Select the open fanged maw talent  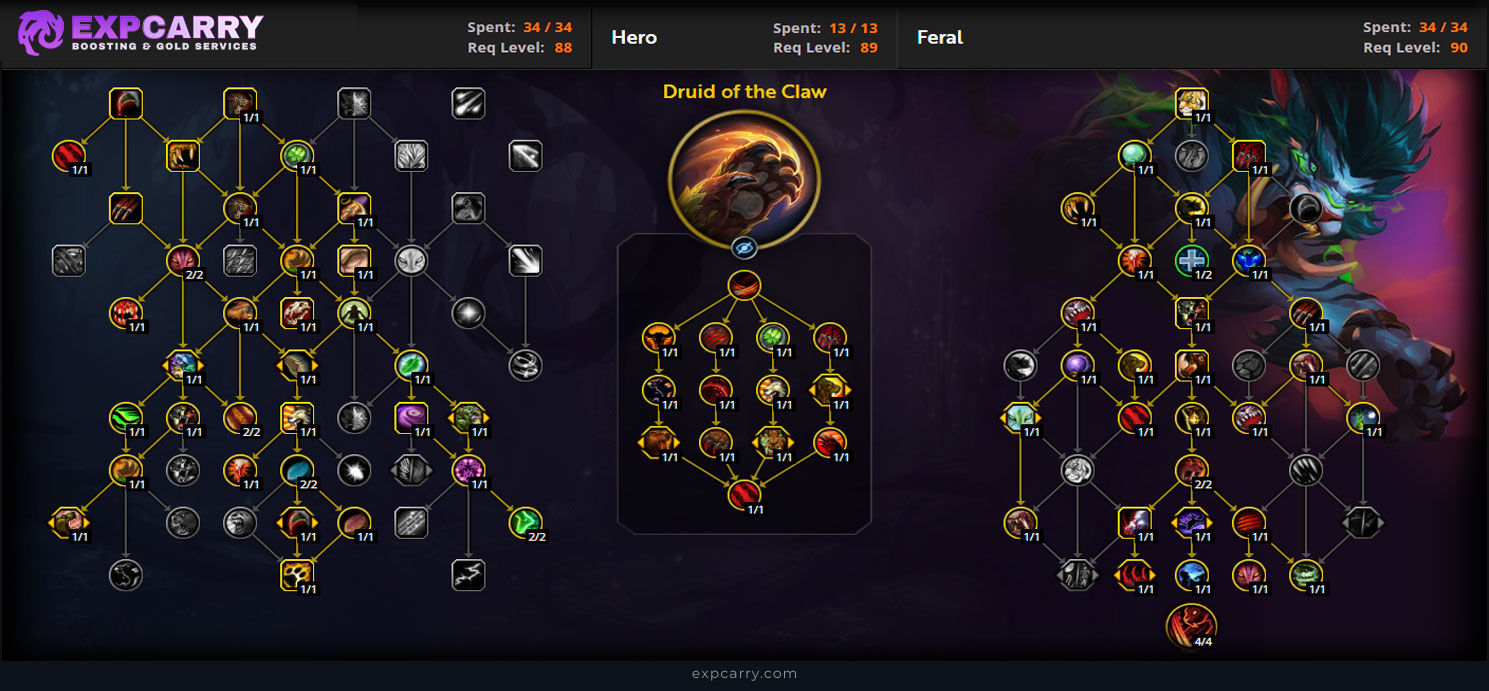coord(183,155)
